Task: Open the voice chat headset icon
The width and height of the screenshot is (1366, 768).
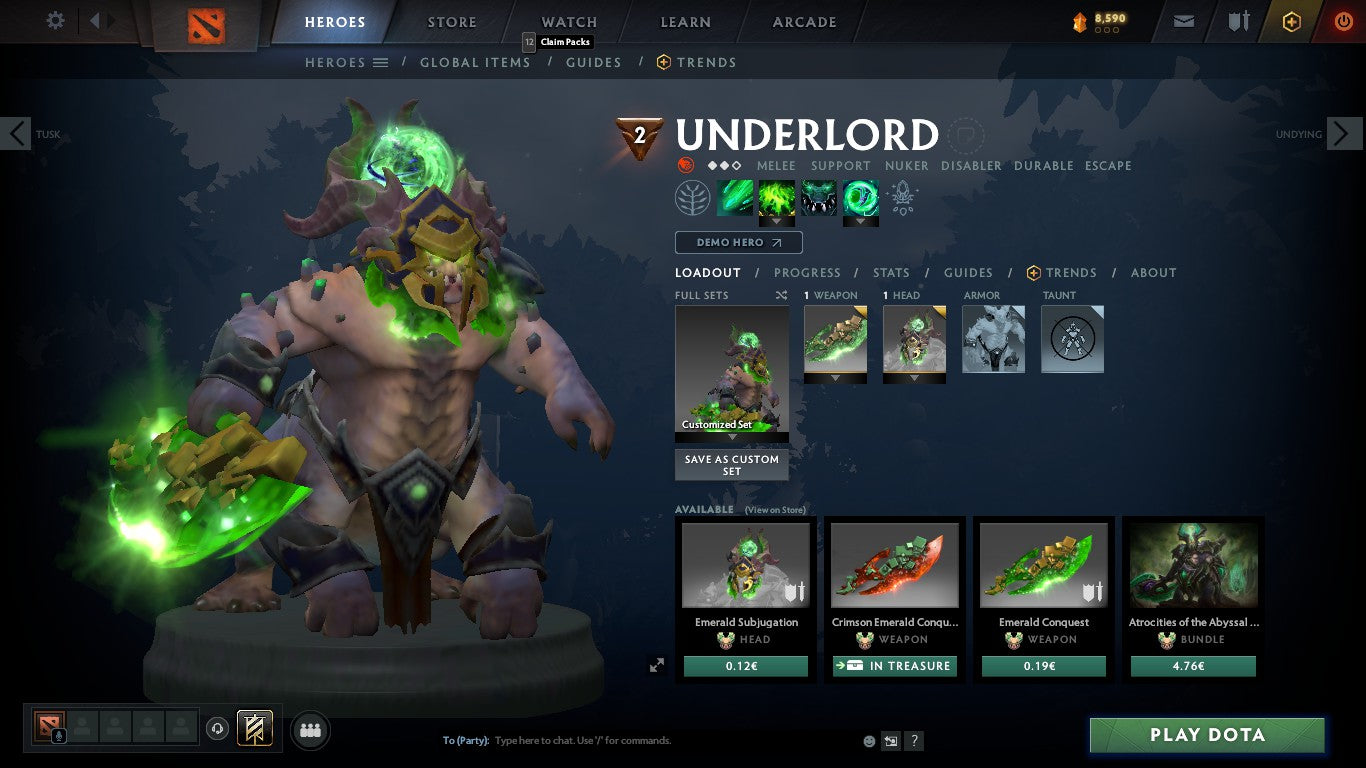Action: [217, 728]
